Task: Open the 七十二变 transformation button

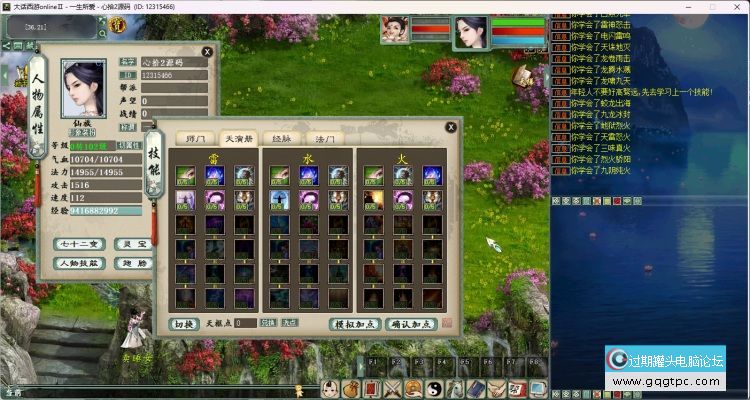Action: pos(78,244)
